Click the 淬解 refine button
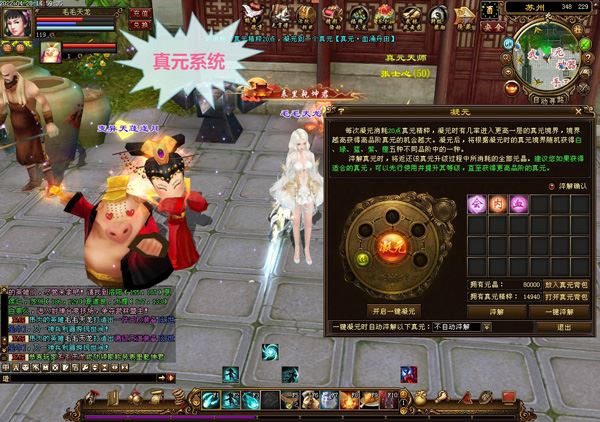The height and width of the screenshot is (422, 600). [496, 311]
